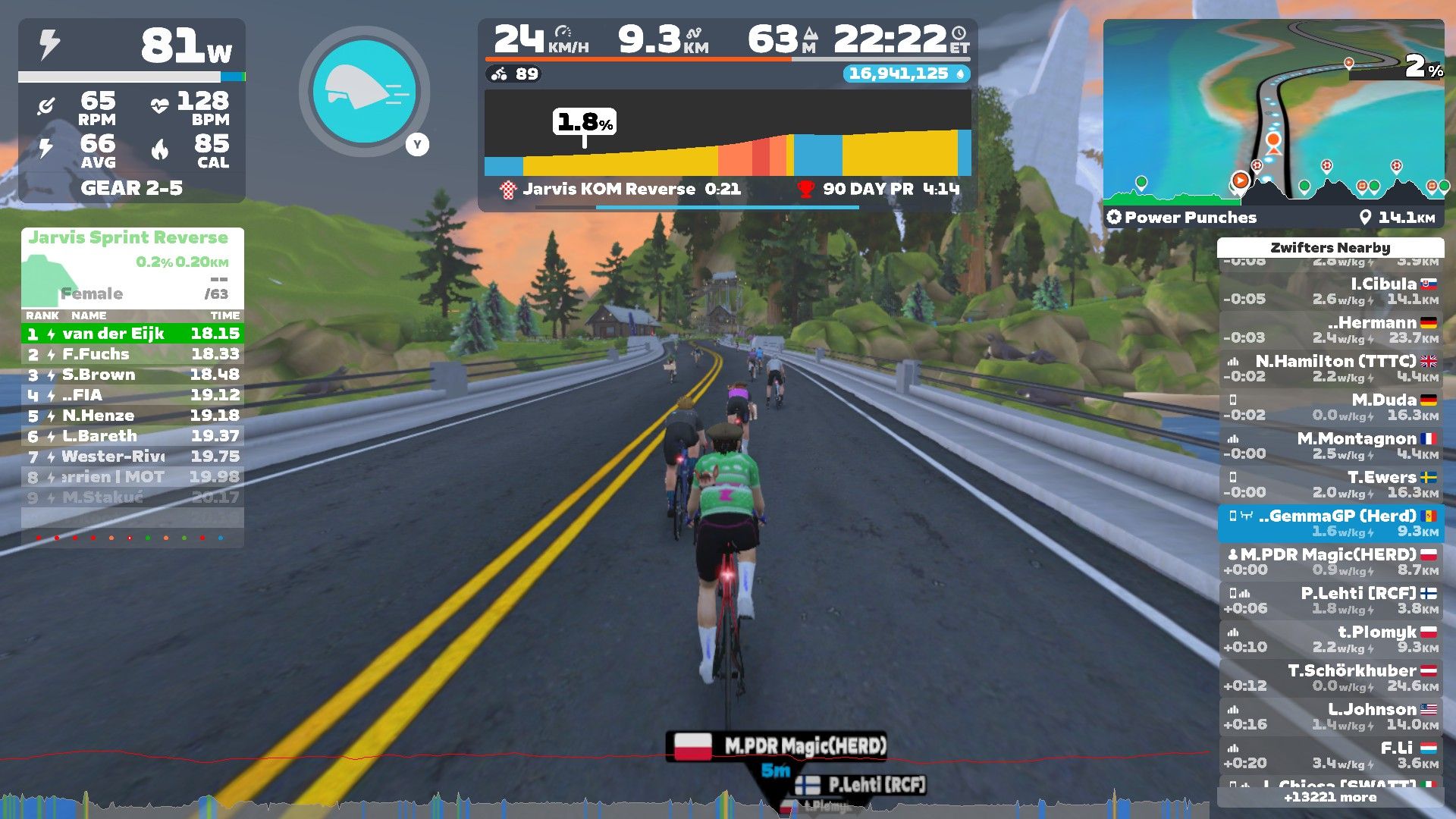Pick M.Montagnon from Zwifters Nearby

(1331, 446)
